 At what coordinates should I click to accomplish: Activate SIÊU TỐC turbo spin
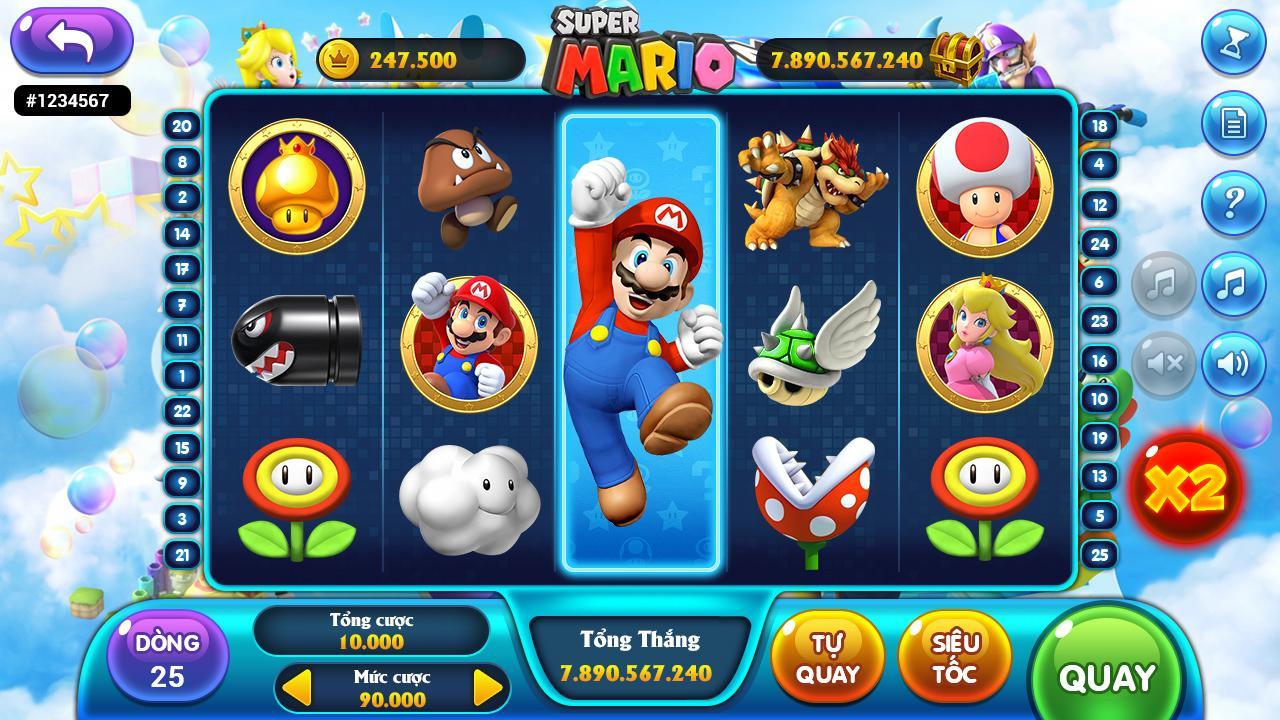point(955,658)
